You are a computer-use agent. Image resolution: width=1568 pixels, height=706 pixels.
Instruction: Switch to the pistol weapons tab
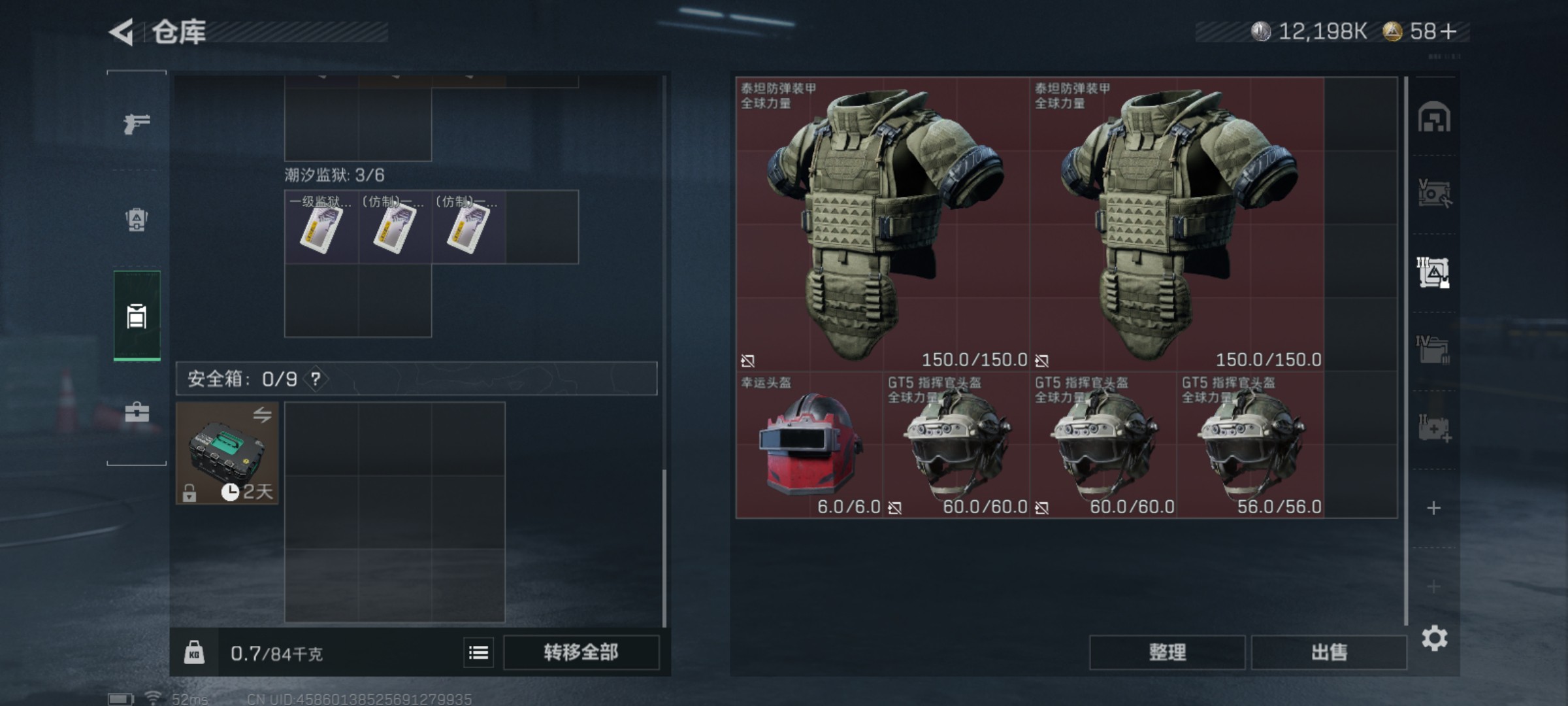(137, 123)
